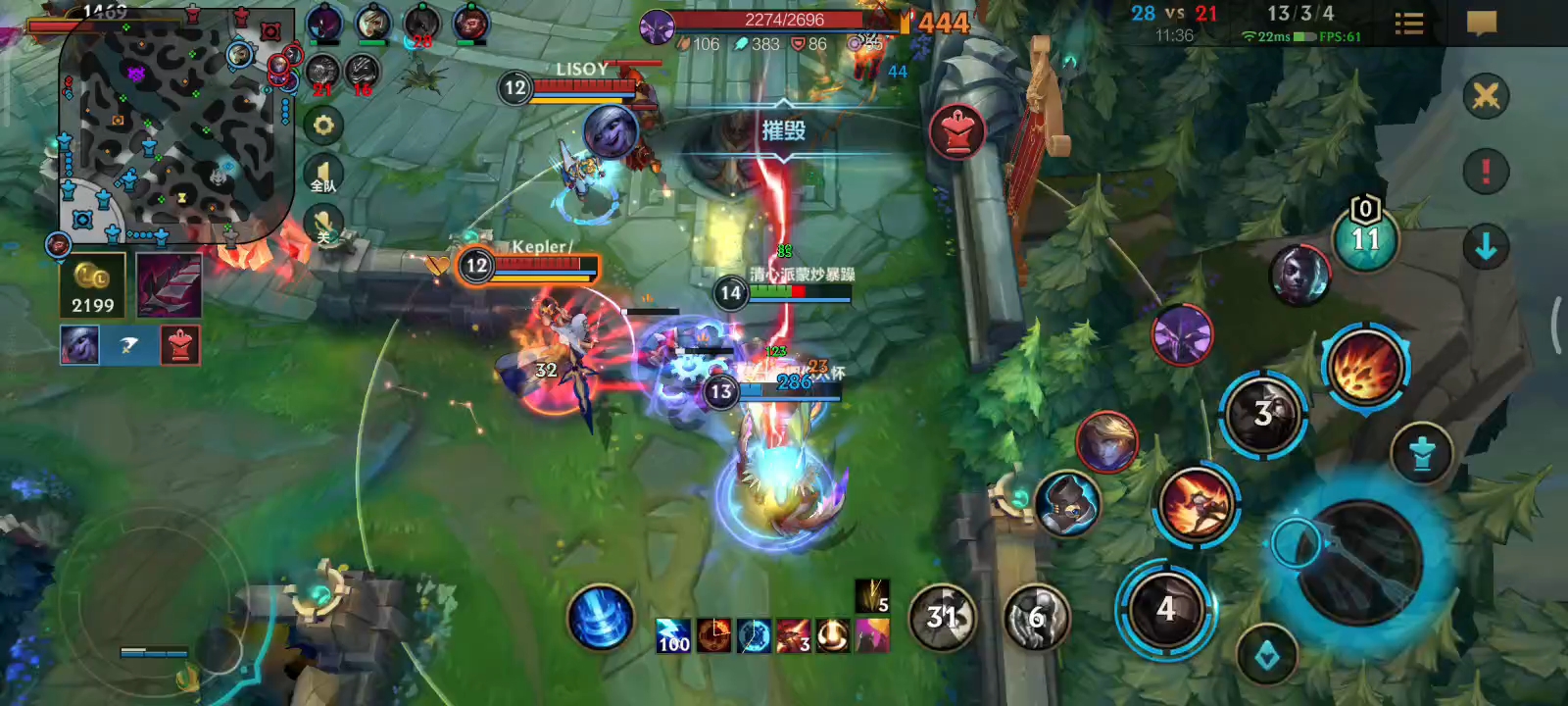Activate the blue swirl recall button
1568x706 pixels.
point(600,617)
